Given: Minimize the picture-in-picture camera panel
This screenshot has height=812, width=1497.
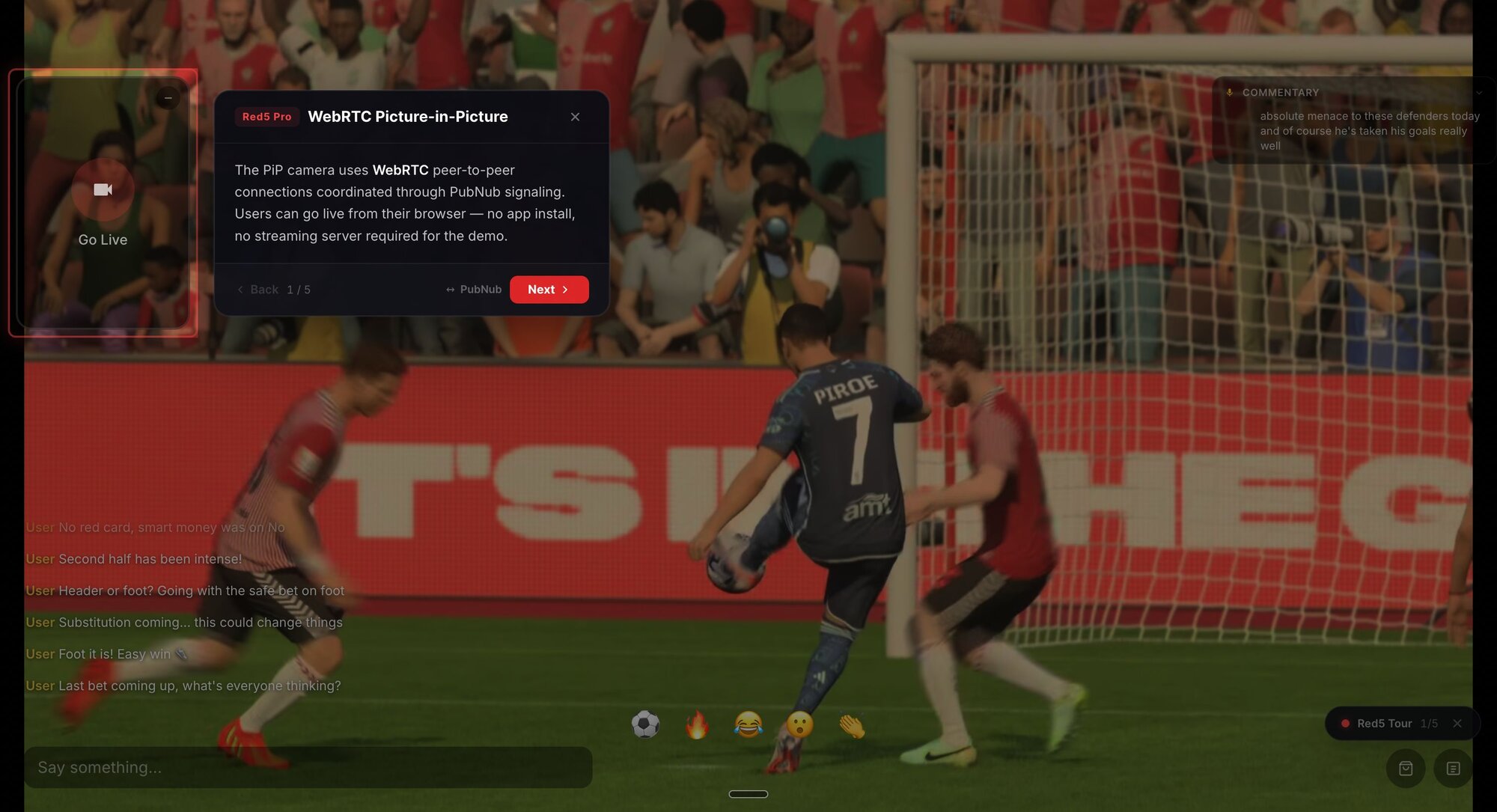Looking at the screenshot, I should tap(168, 98).
